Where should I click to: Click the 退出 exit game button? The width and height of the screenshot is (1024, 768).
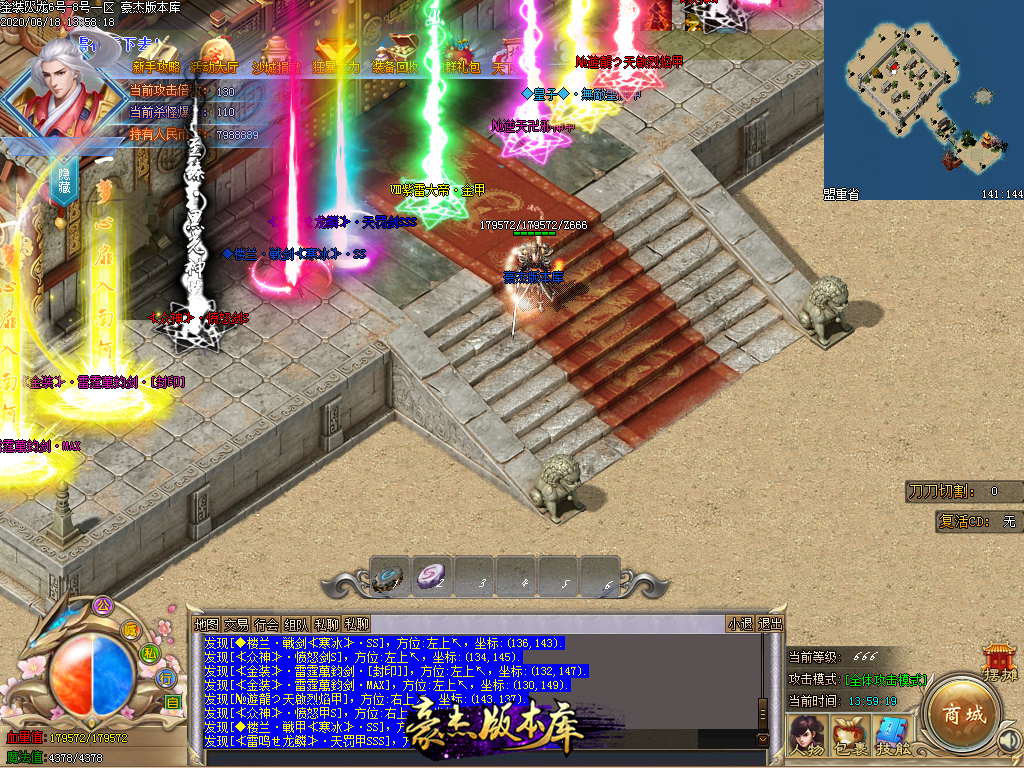tap(770, 624)
